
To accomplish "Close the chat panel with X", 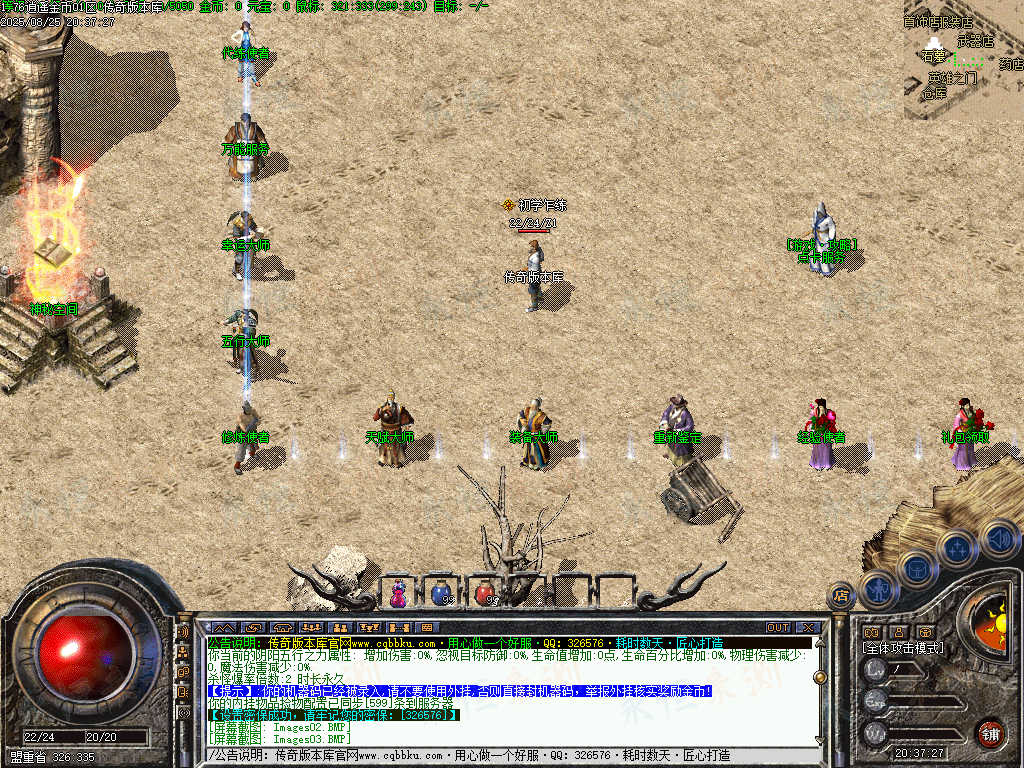I will click(x=808, y=628).
